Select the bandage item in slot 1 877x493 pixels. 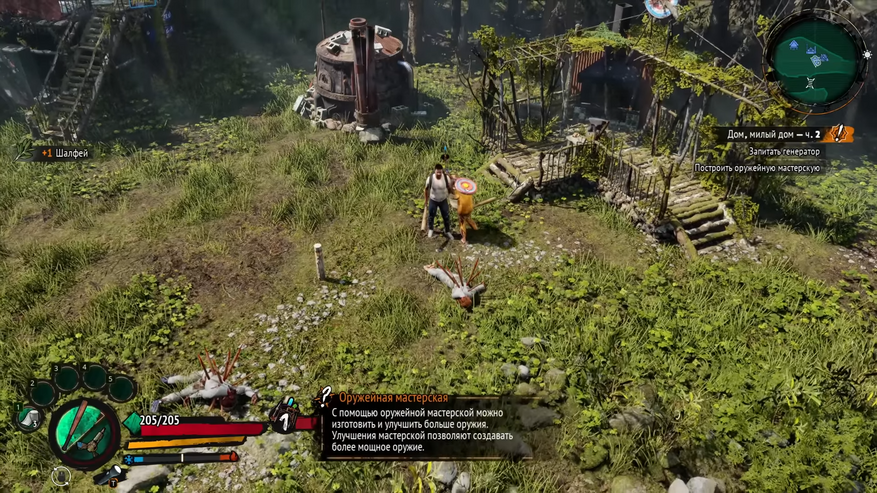tap(27, 418)
